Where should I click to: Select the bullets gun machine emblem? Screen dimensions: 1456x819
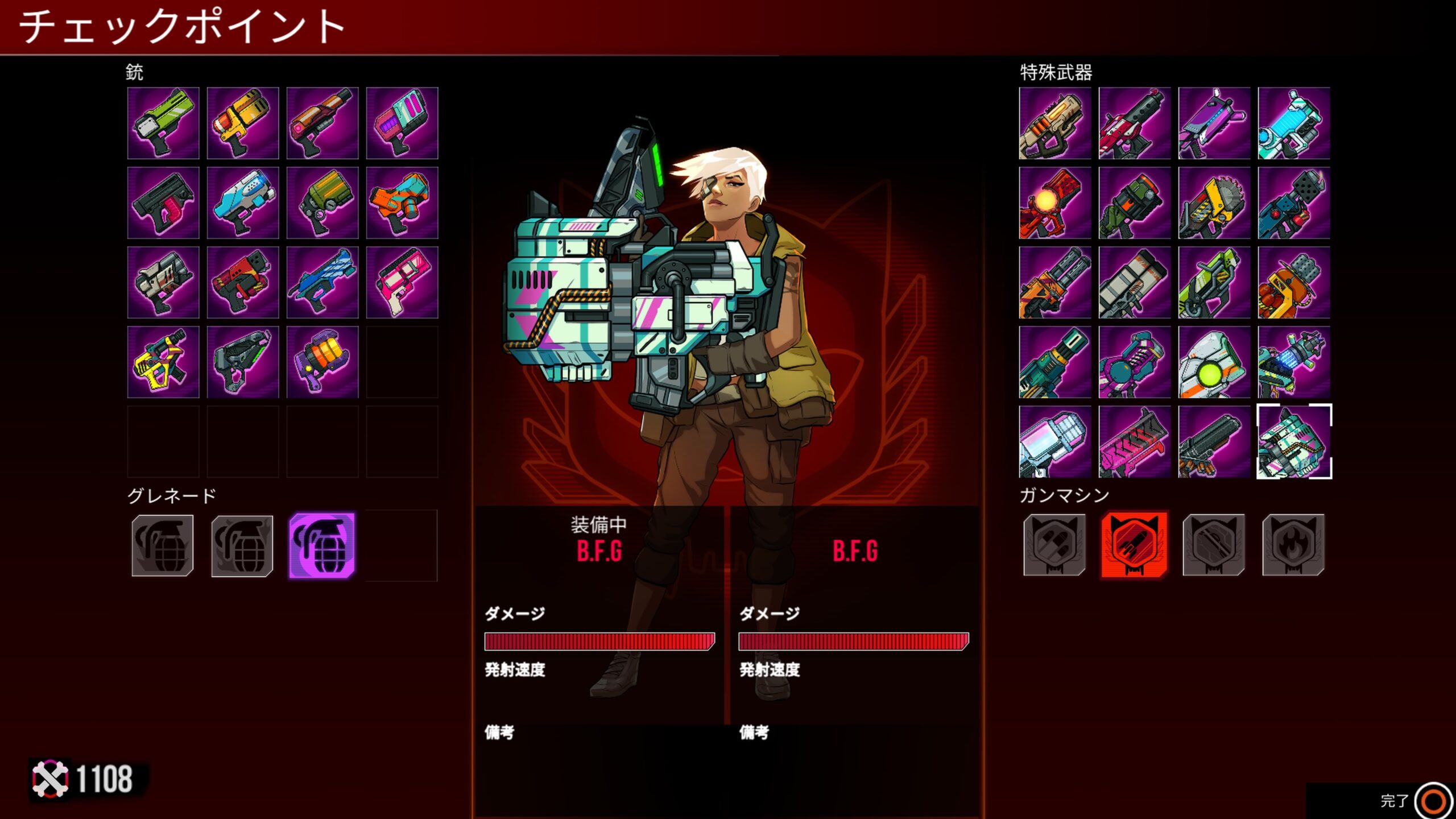[1054, 545]
